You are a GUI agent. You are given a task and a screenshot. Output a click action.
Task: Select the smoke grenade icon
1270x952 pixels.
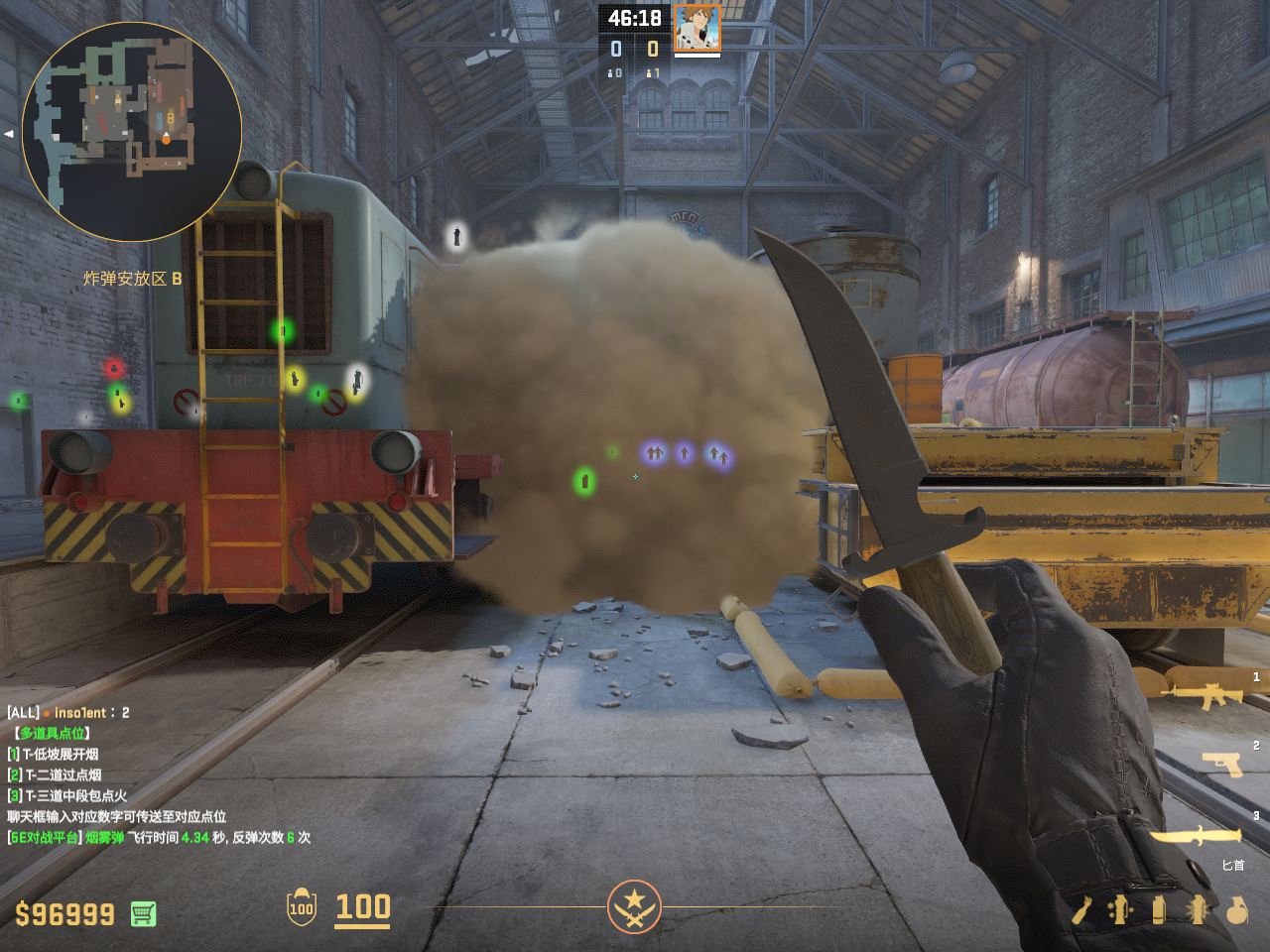tap(1159, 909)
